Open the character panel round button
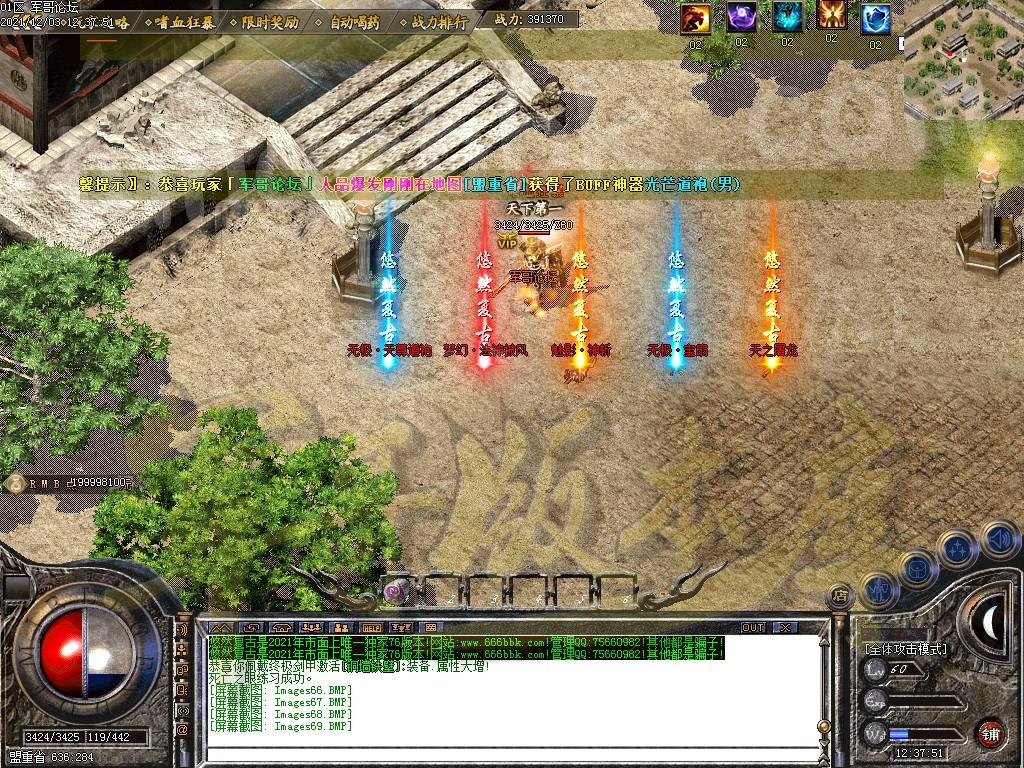Image resolution: width=1024 pixels, height=768 pixels. coord(879,590)
